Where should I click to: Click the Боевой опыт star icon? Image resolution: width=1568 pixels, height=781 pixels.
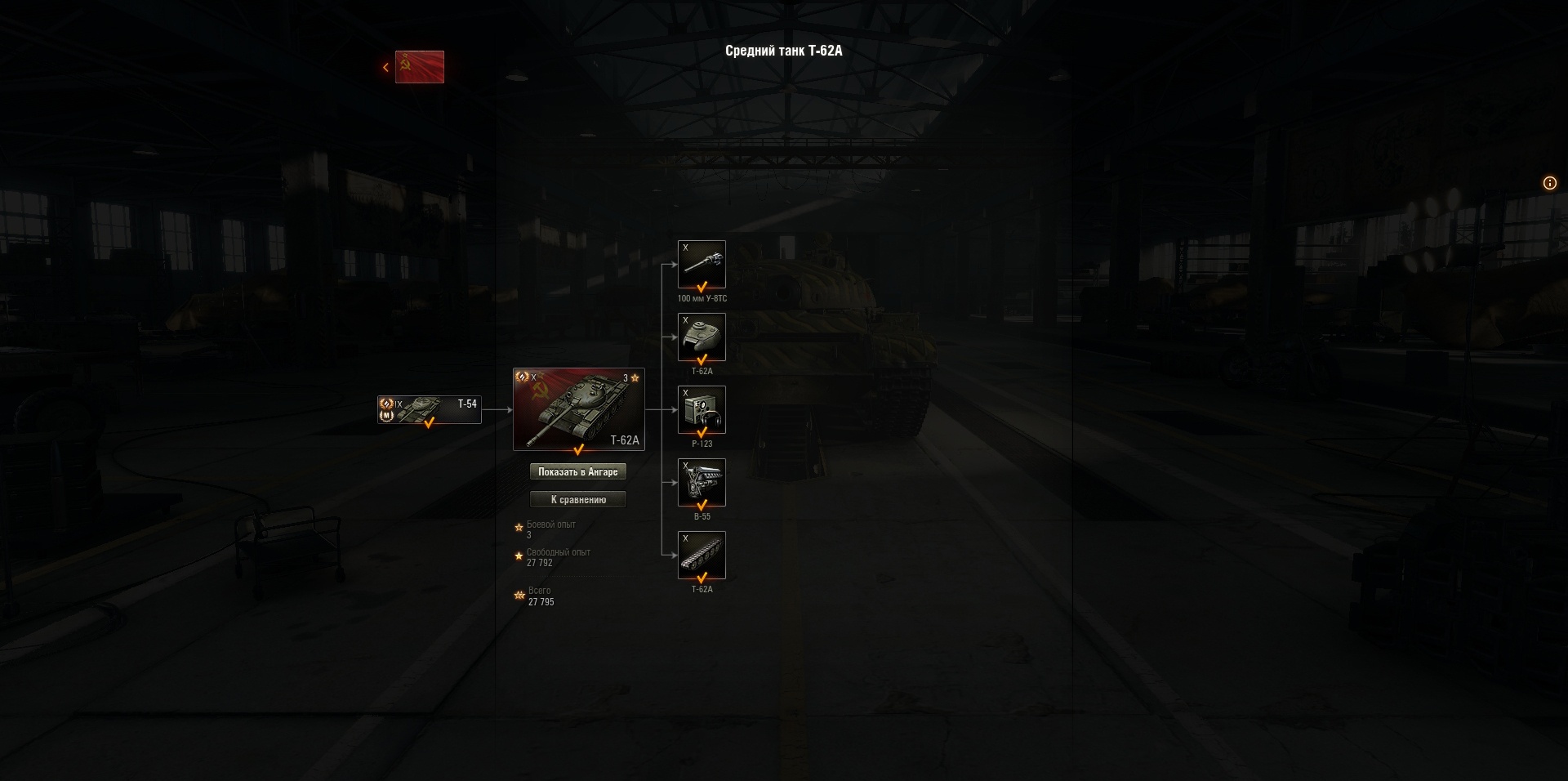(519, 527)
